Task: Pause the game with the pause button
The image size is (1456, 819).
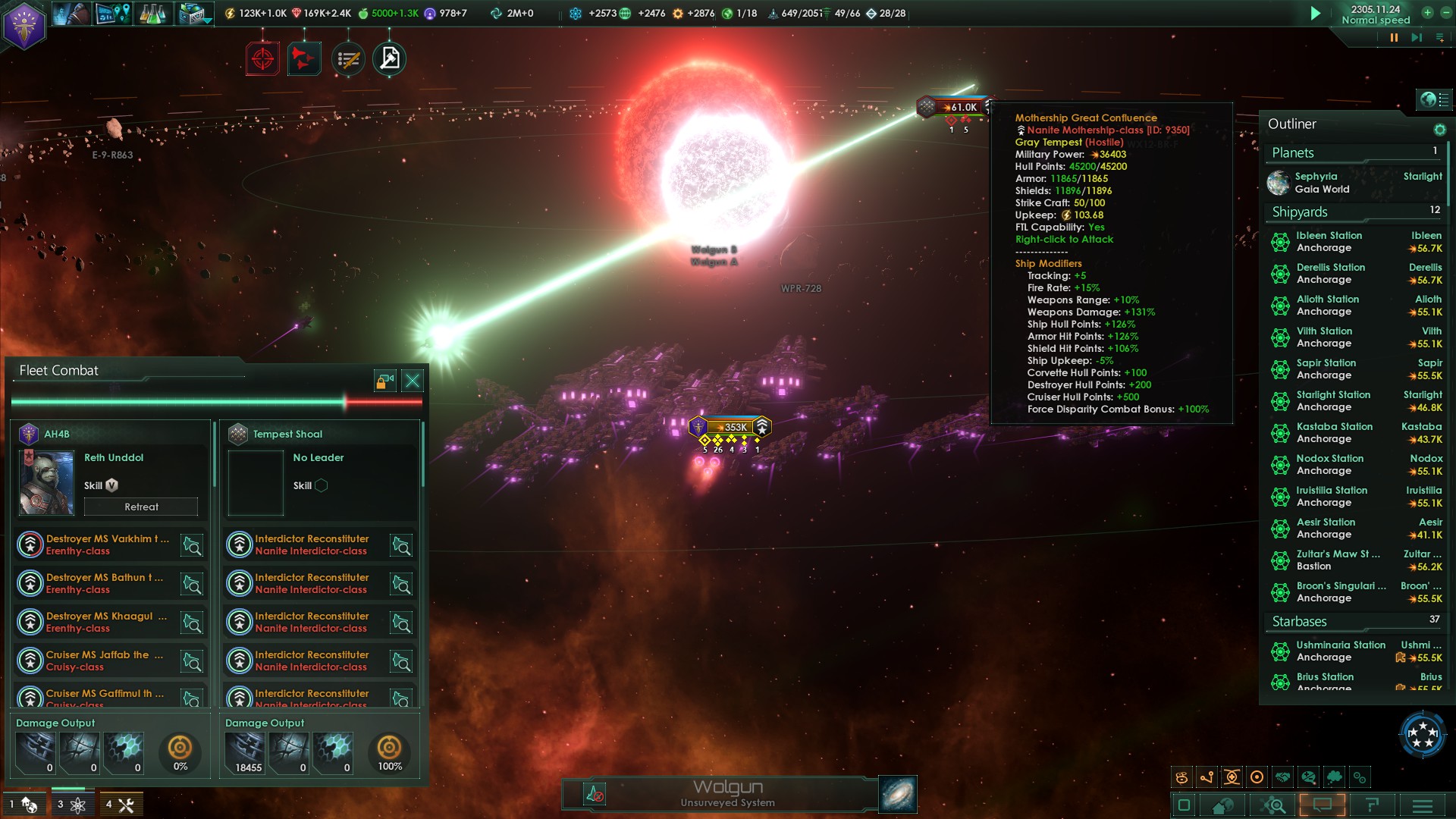Action: pos(1394,37)
